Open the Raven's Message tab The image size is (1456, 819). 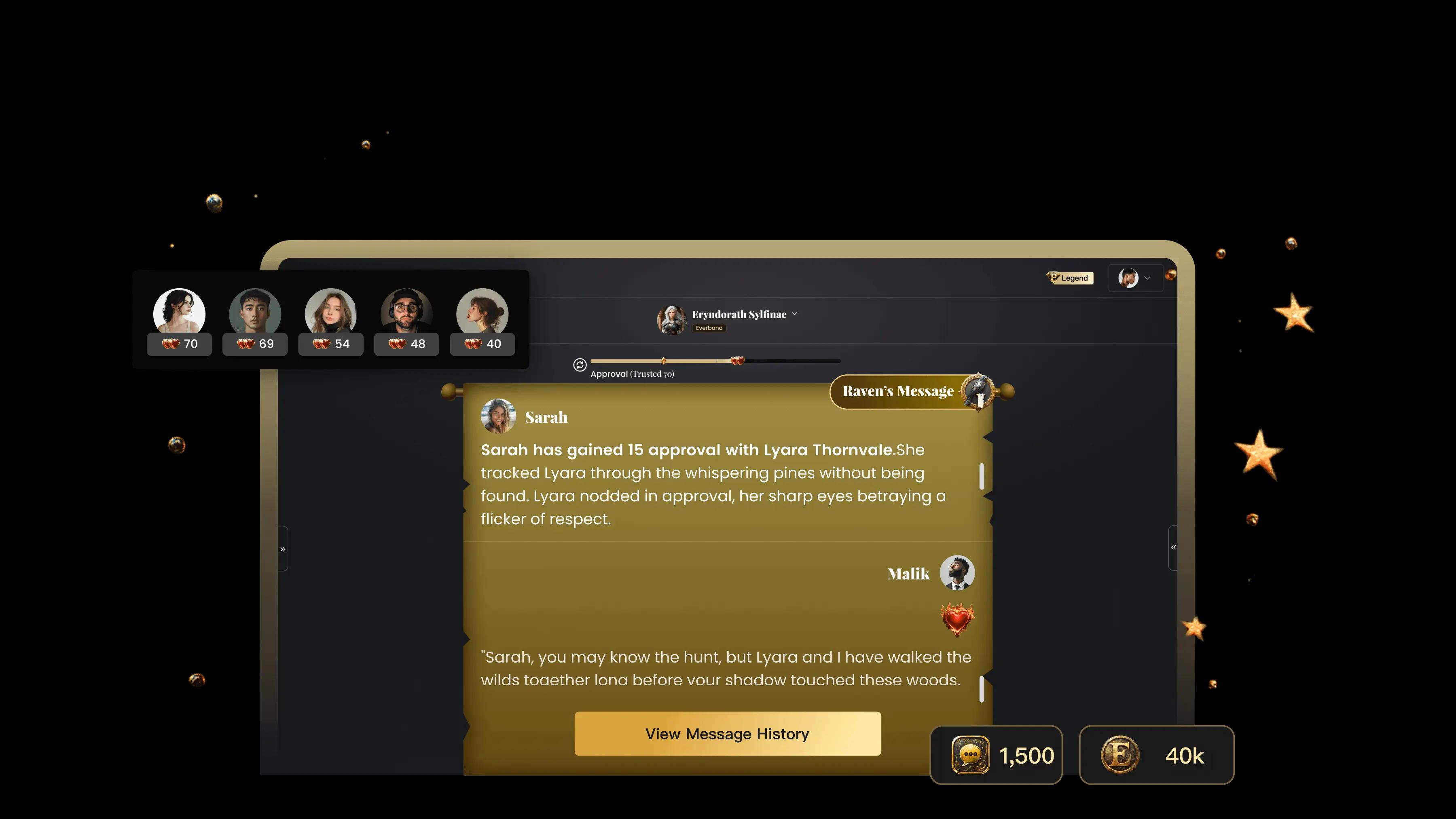(898, 391)
